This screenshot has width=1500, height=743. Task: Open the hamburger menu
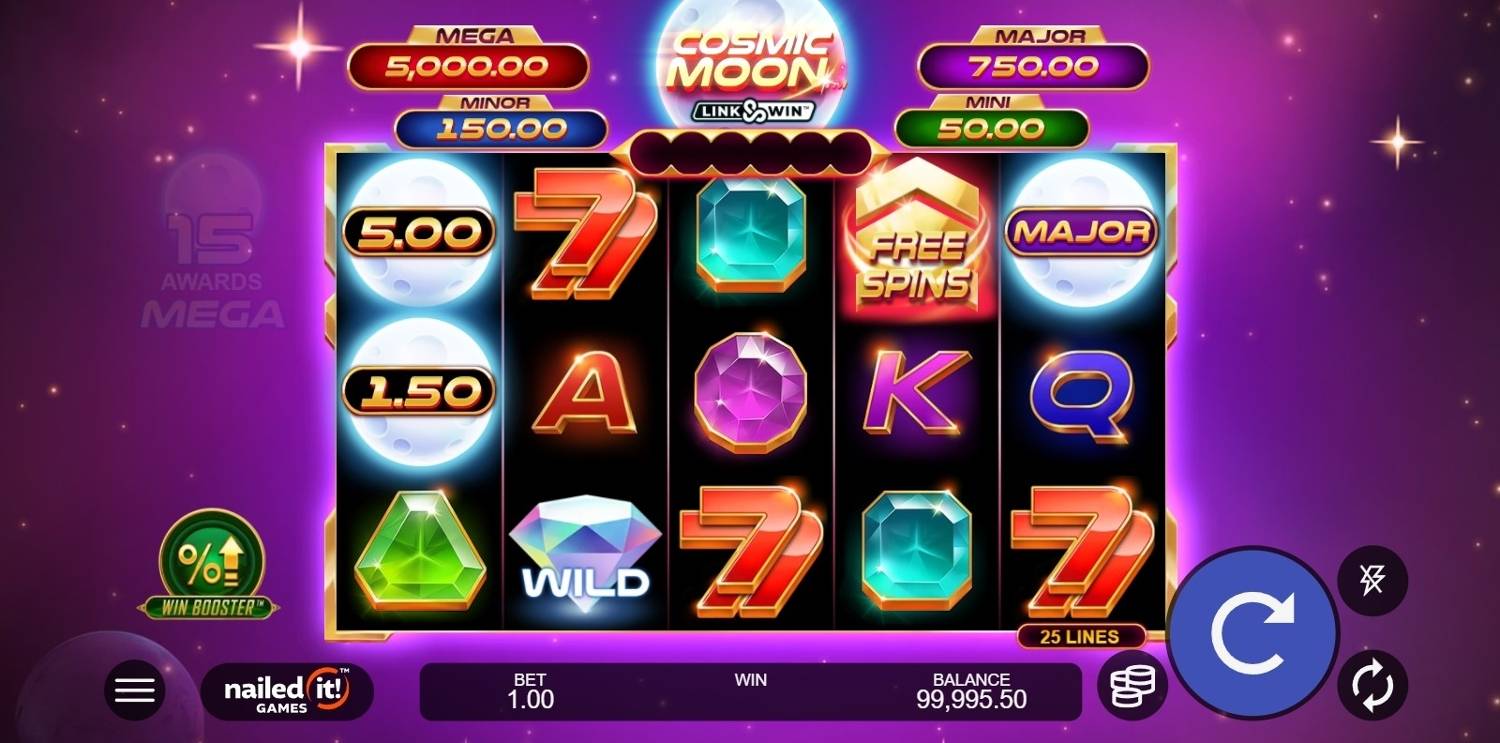pyautogui.click(x=135, y=690)
